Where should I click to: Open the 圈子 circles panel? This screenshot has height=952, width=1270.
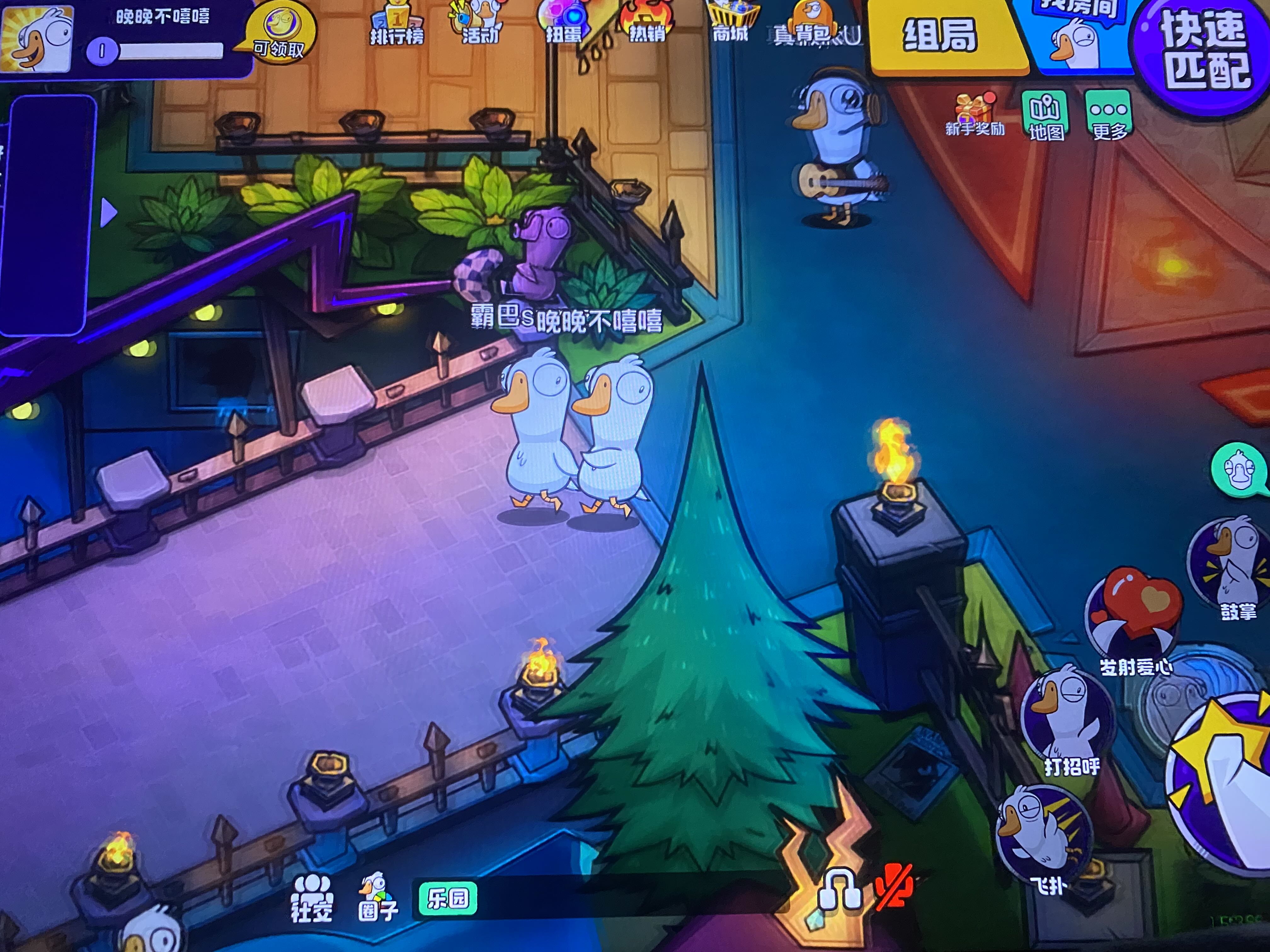pos(377,898)
